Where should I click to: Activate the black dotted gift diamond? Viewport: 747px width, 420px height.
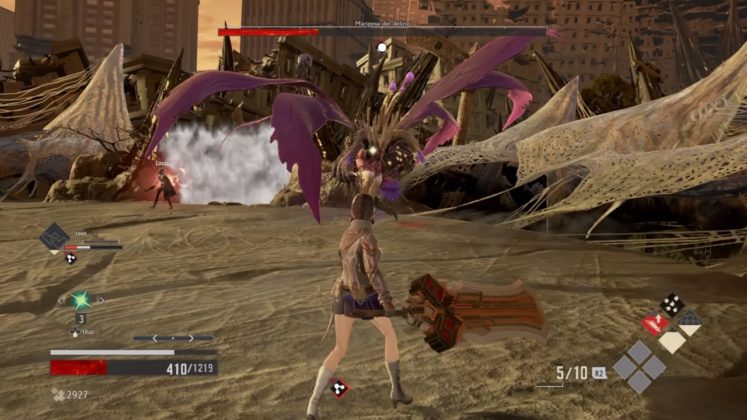pos(672,304)
